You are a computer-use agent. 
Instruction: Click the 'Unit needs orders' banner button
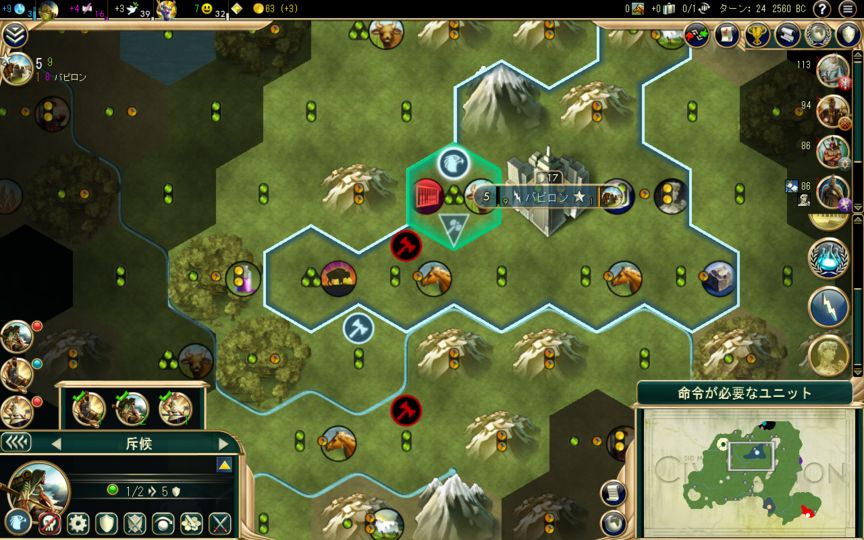tap(745, 393)
